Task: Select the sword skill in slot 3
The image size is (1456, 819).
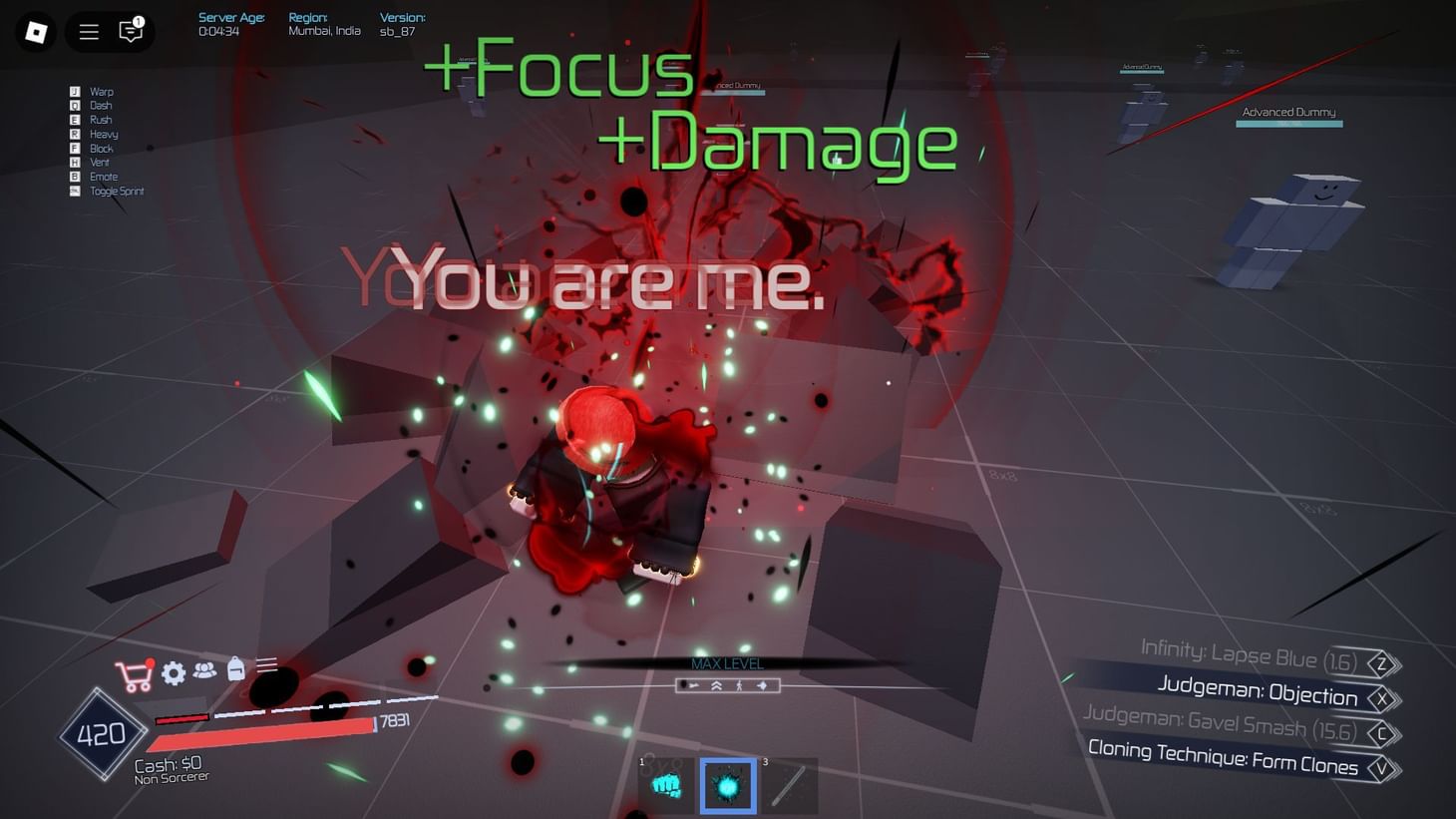Action: pos(791,786)
